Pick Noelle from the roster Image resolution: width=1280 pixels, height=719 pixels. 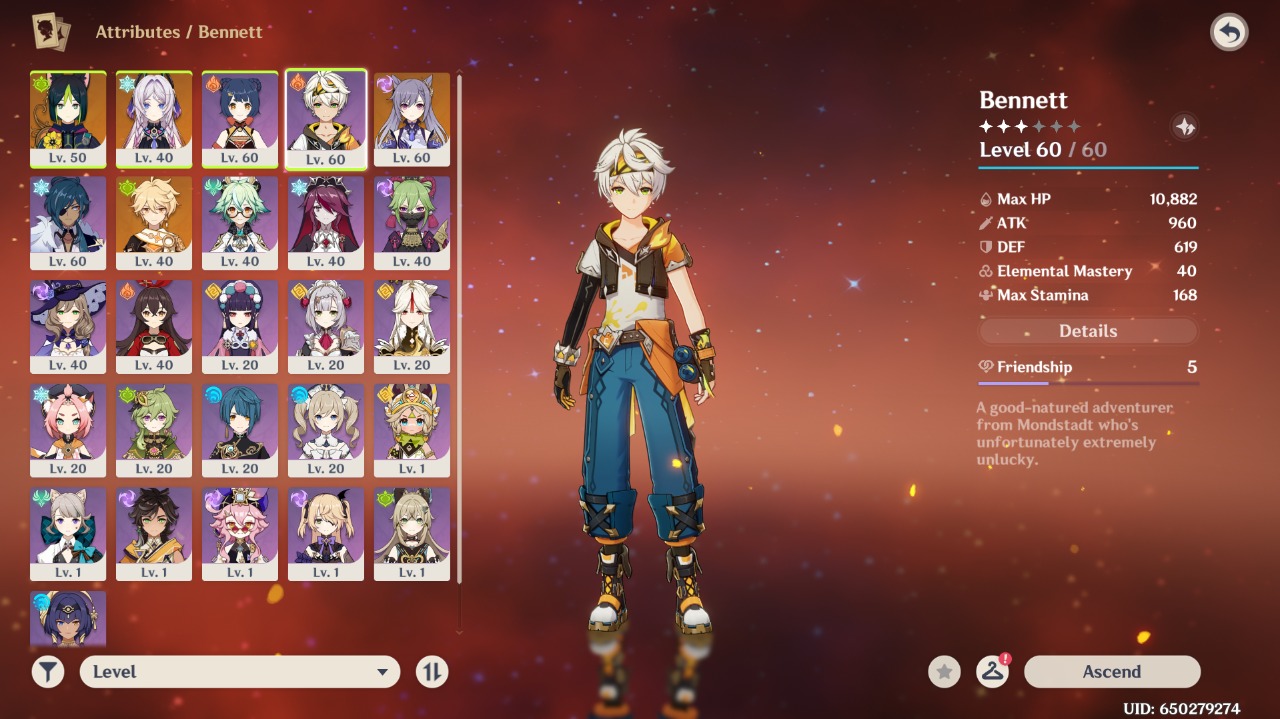click(x=326, y=326)
